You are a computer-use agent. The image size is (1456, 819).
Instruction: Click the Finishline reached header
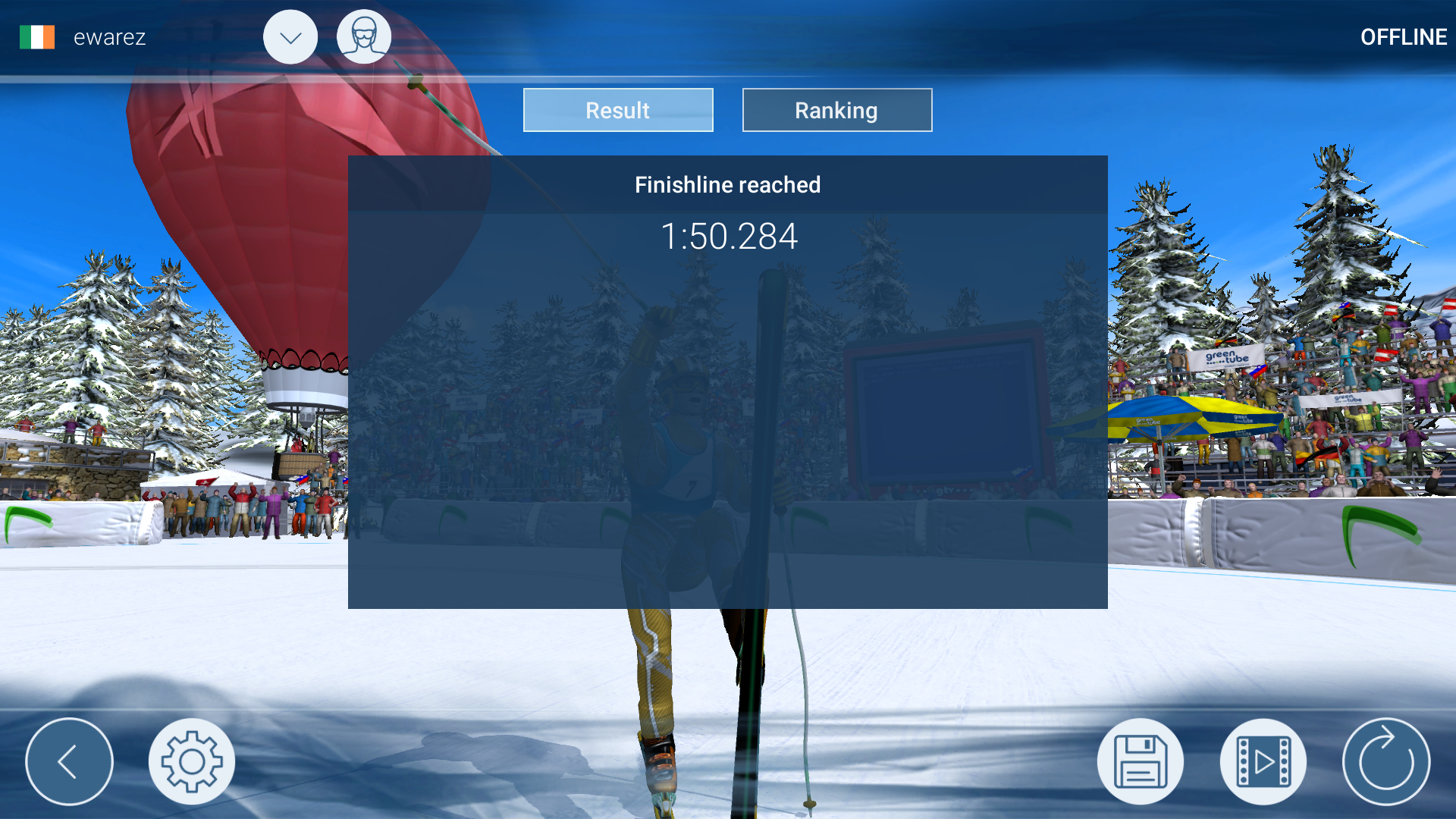pyautogui.click(x=727, y=184)
